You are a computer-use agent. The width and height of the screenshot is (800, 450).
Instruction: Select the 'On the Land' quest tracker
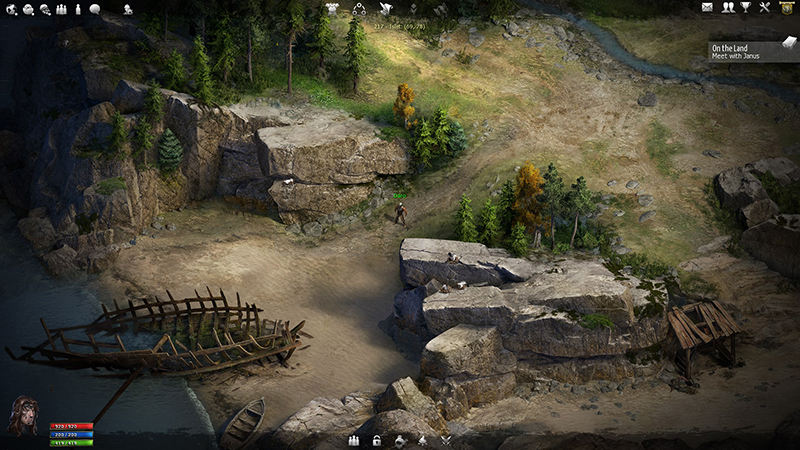(x=742, y=51)
